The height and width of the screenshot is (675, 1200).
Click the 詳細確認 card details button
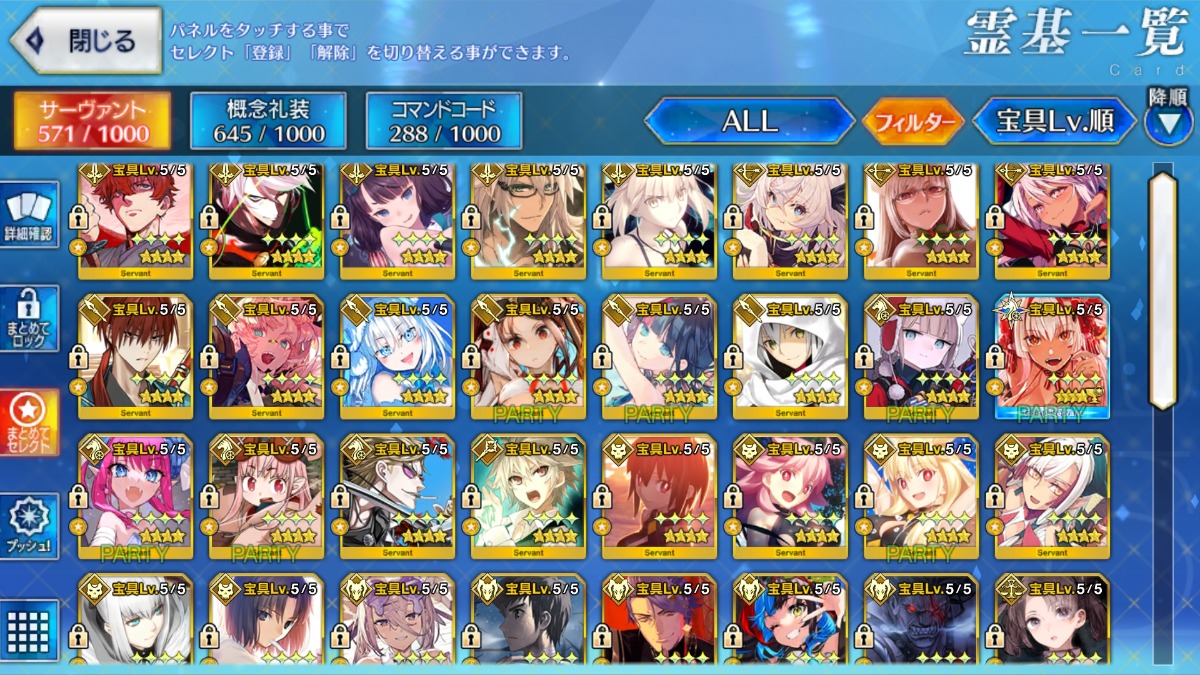[28, 216]
